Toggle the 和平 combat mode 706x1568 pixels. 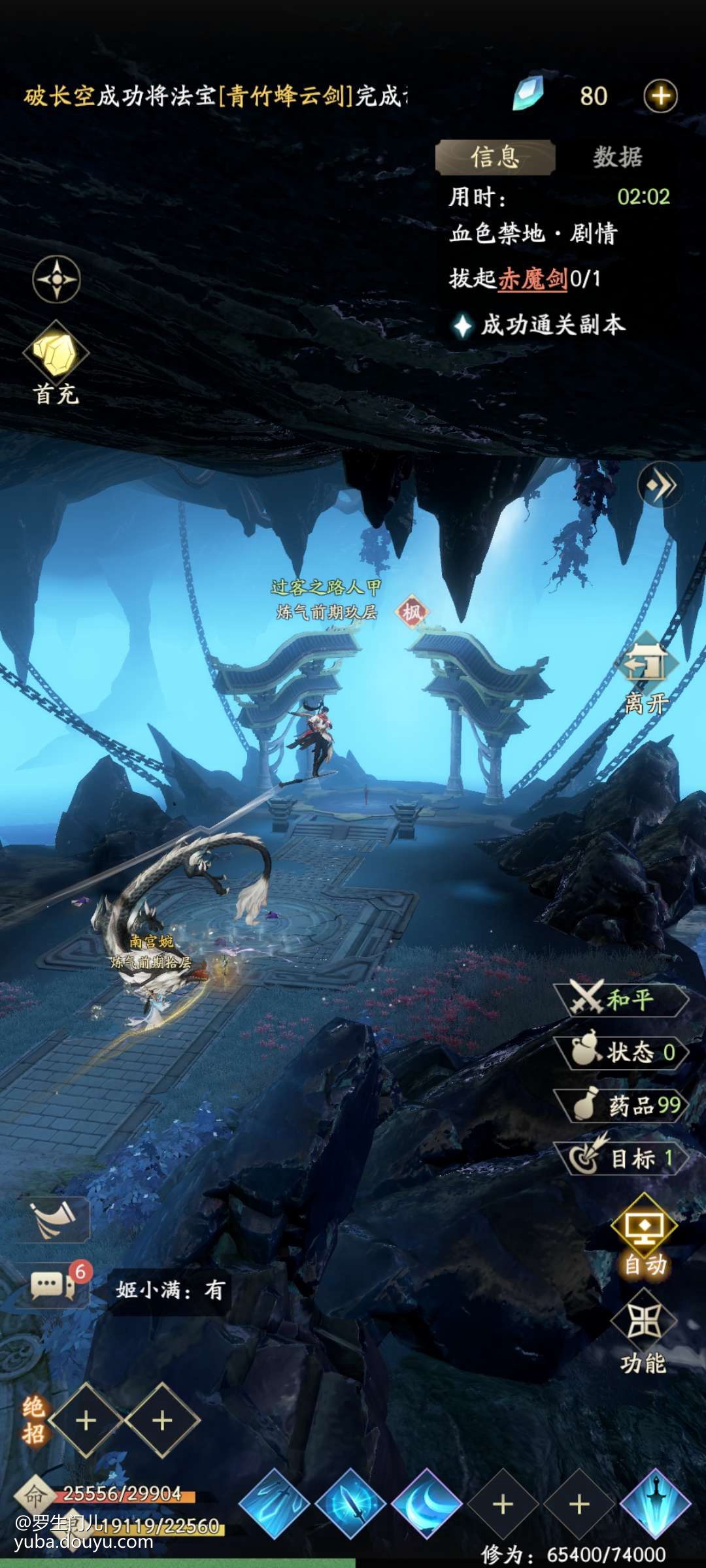click(x=621, y=1000)
